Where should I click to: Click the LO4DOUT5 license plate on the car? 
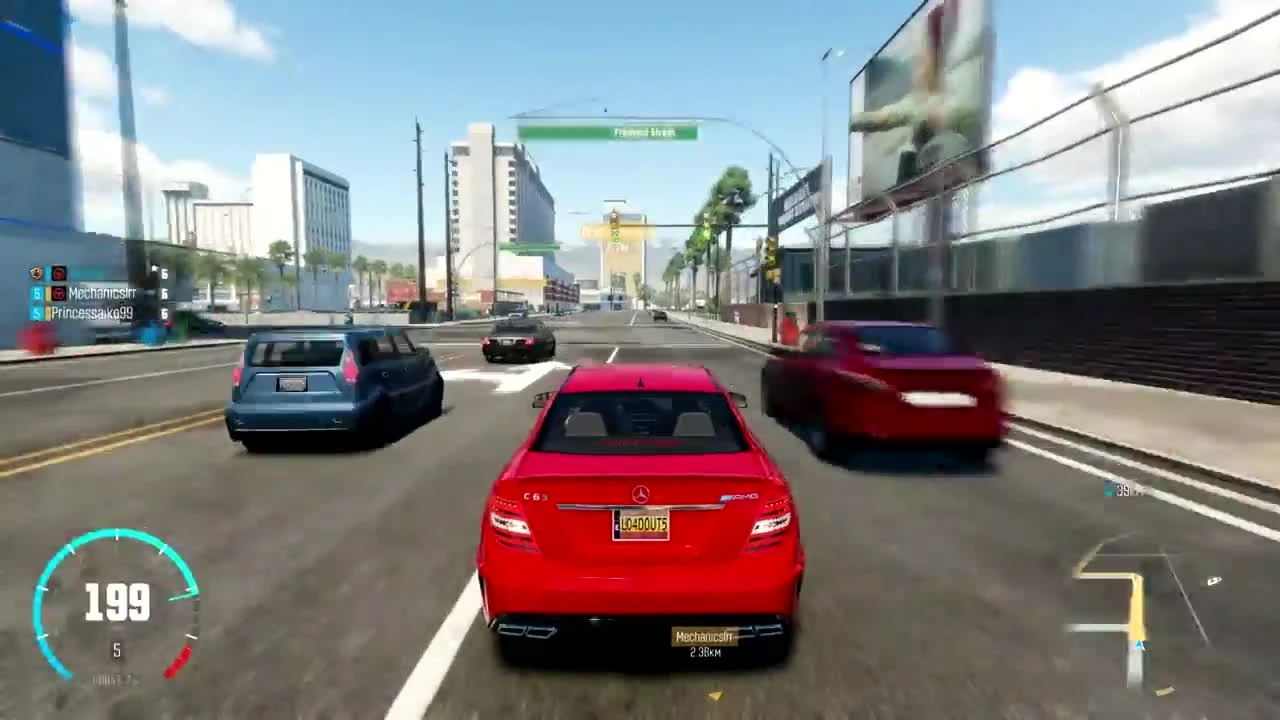pyautogui.click(x=640, y=524)
